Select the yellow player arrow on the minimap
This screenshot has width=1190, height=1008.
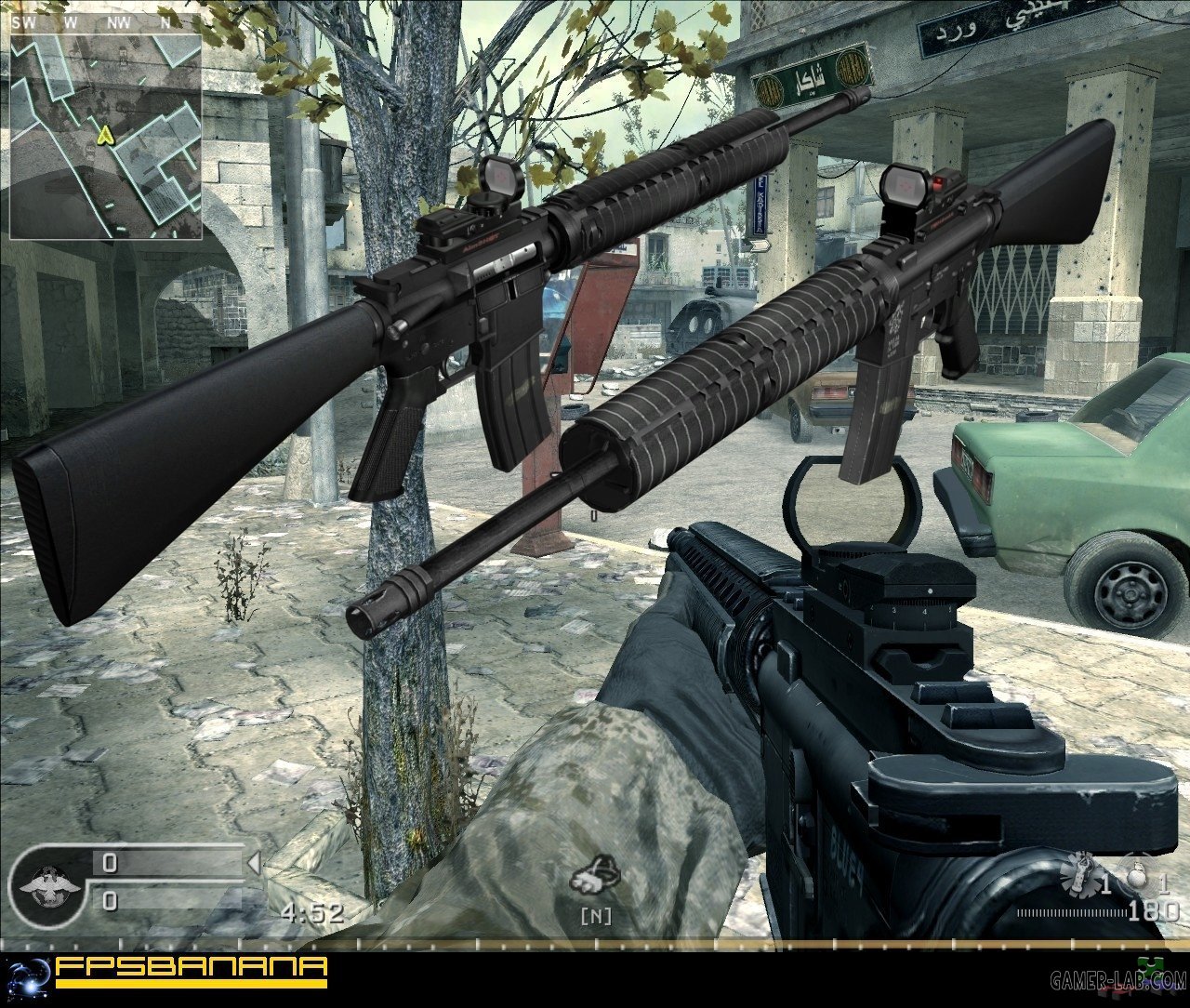pos(107,136)
